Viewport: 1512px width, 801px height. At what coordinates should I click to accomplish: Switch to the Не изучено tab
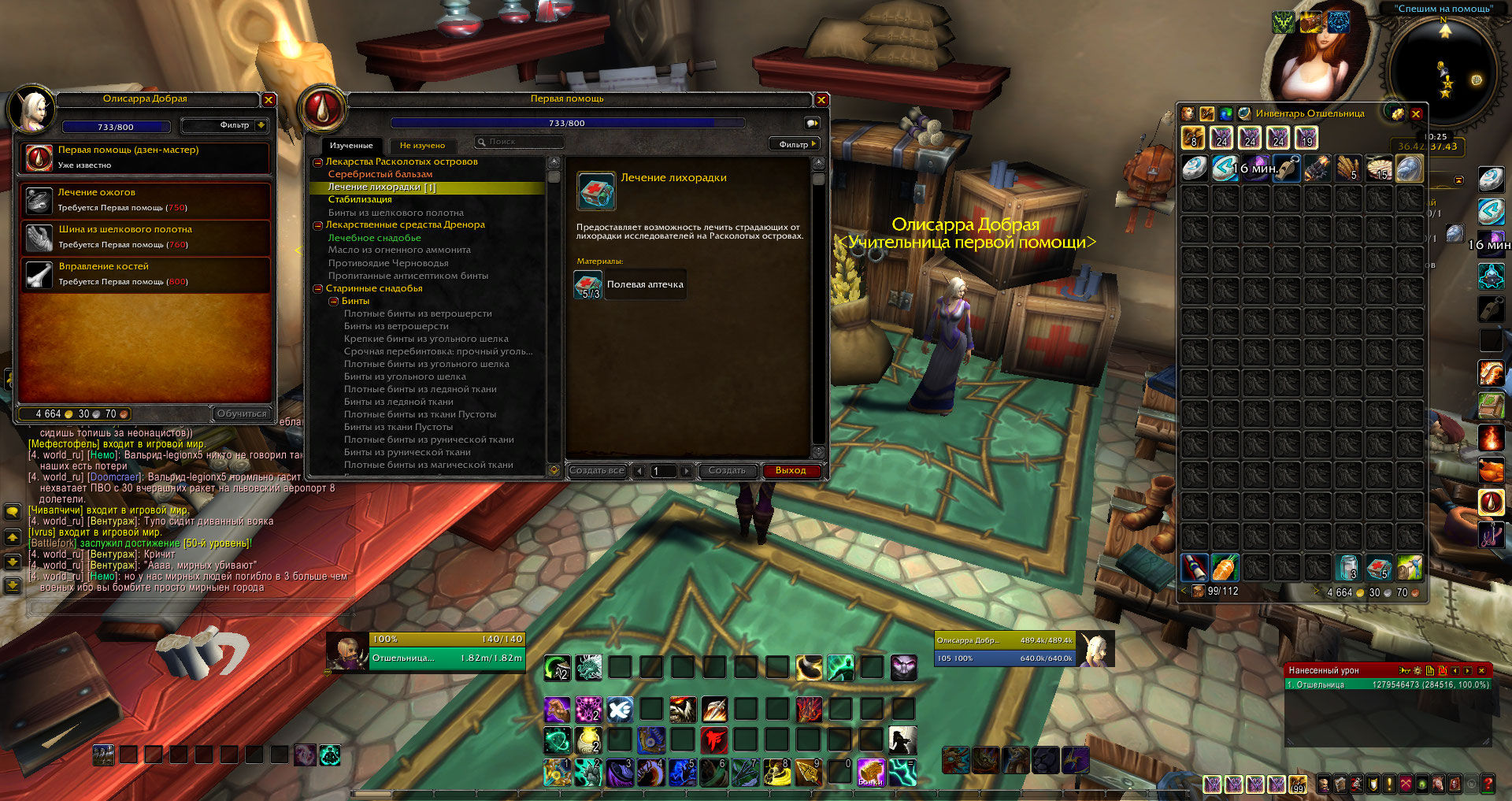[422, 146]
